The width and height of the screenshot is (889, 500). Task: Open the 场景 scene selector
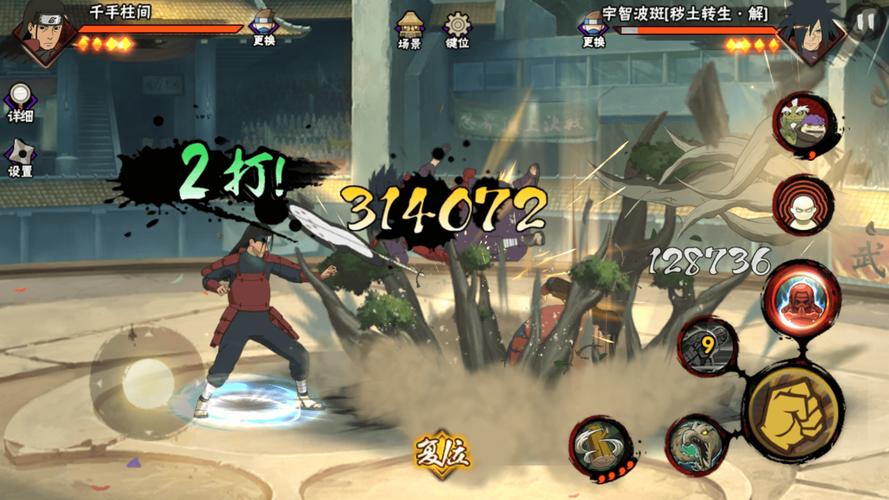point(410,28)
